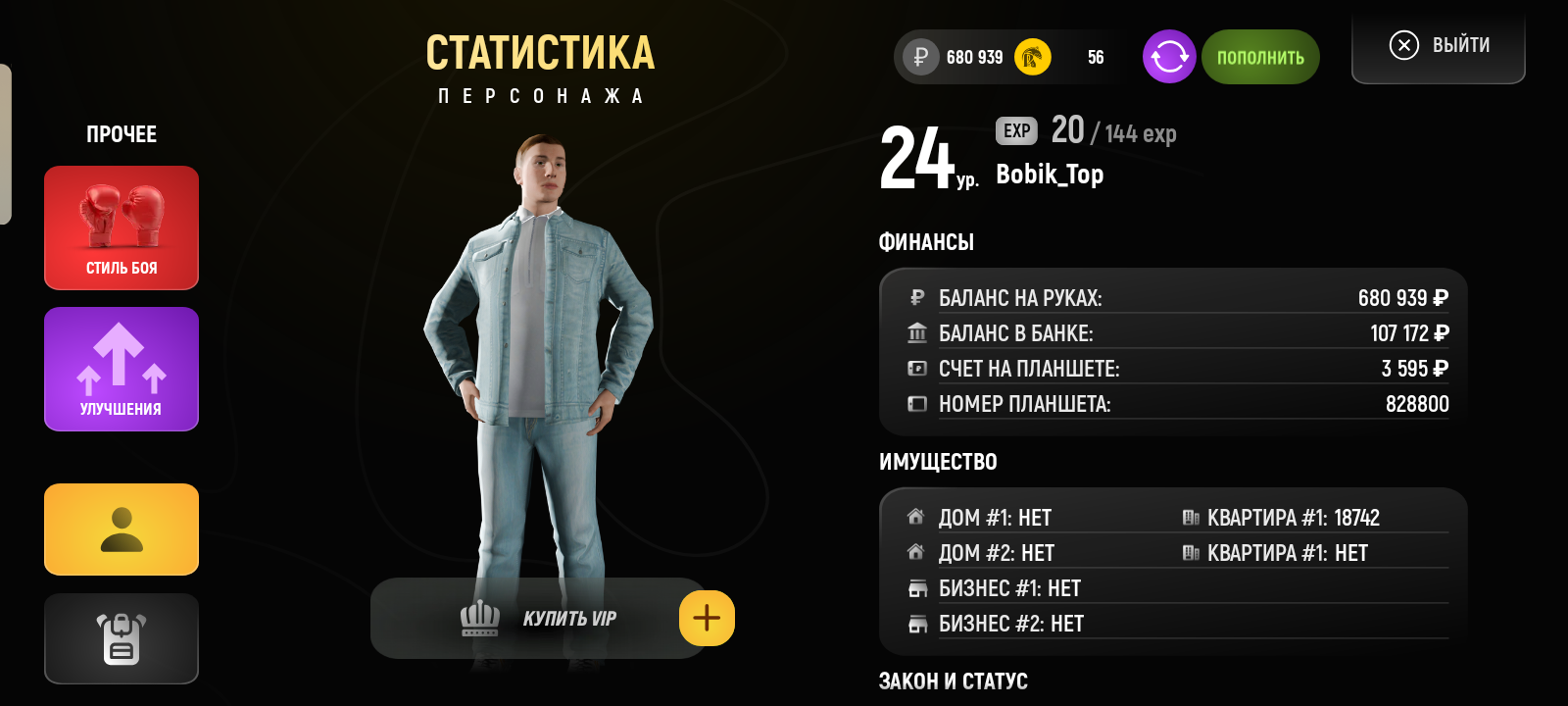1568x706 pixels.
Task: Exit the stats screen via Выйти
Action: (x=1439, y=46)
